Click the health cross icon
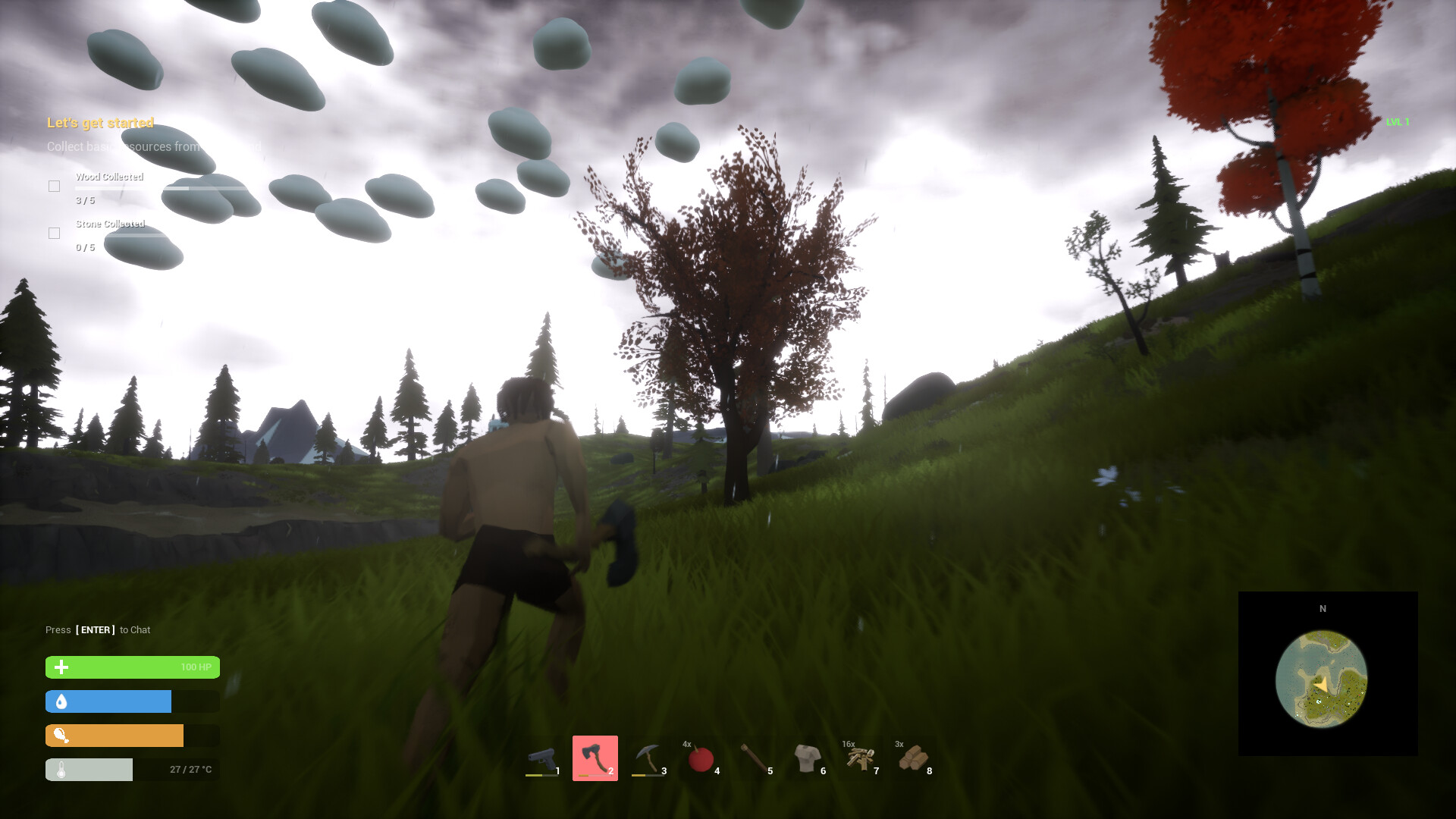 coord(60,667)
